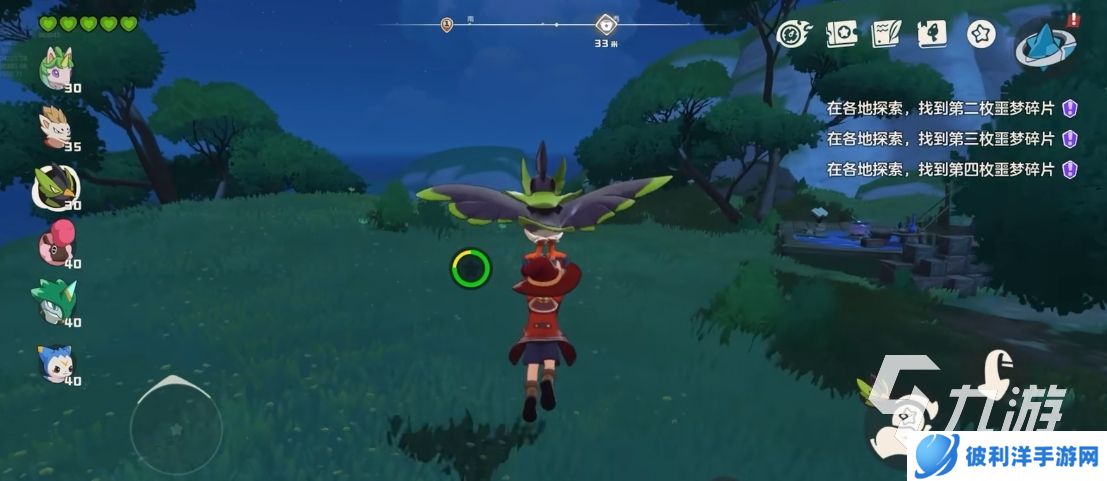Select the third nightmare fragment quest (第三枚)
This screenshot has width=1107, height=481.
(x=940, y=138)
